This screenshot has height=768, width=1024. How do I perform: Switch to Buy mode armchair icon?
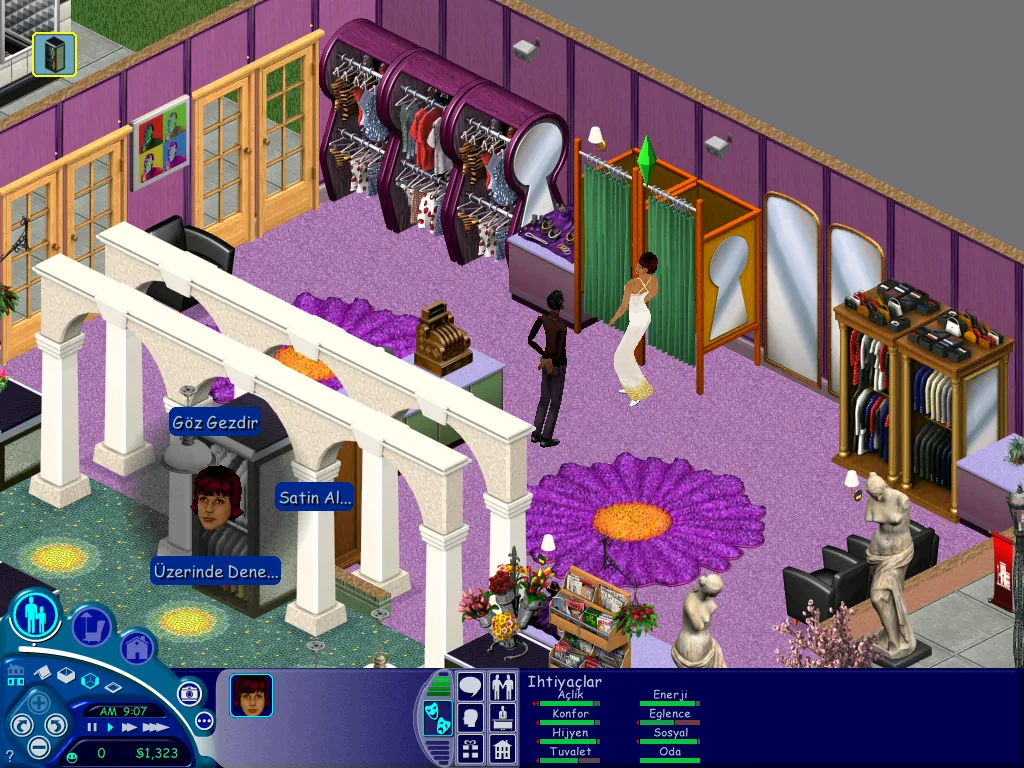92,628
